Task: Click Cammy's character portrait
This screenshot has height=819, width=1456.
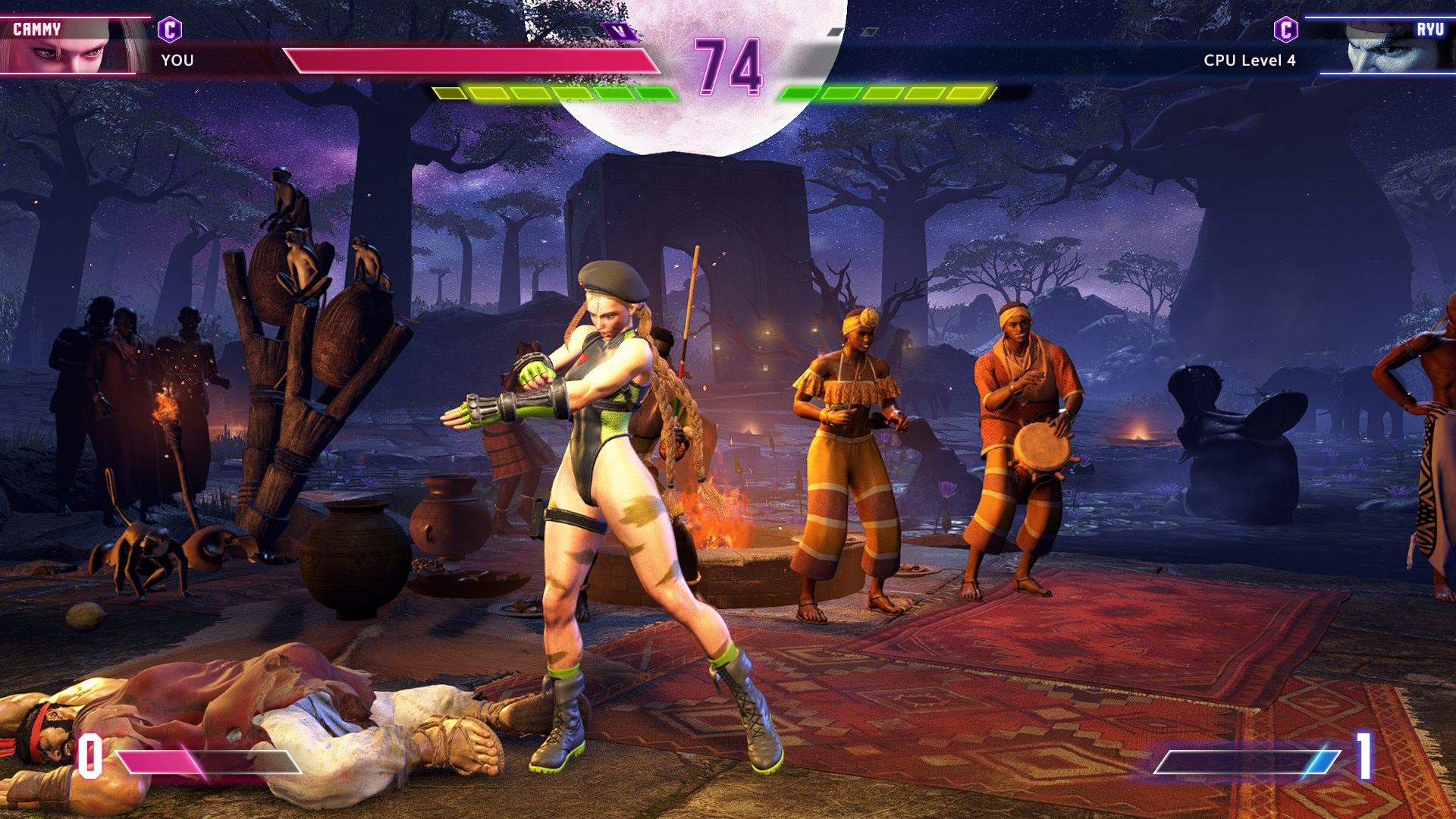Action: point(72,45)
